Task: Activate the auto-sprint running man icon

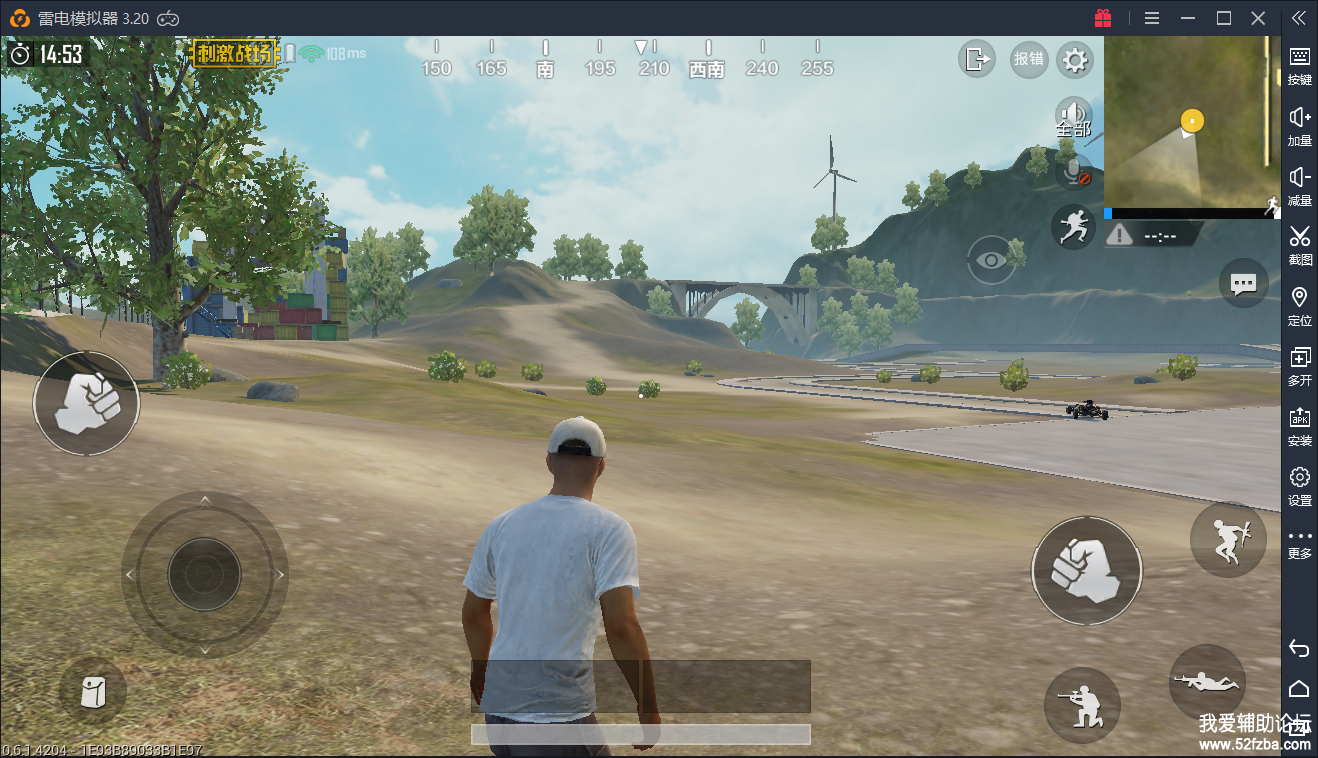Action: pos(1073,226)
